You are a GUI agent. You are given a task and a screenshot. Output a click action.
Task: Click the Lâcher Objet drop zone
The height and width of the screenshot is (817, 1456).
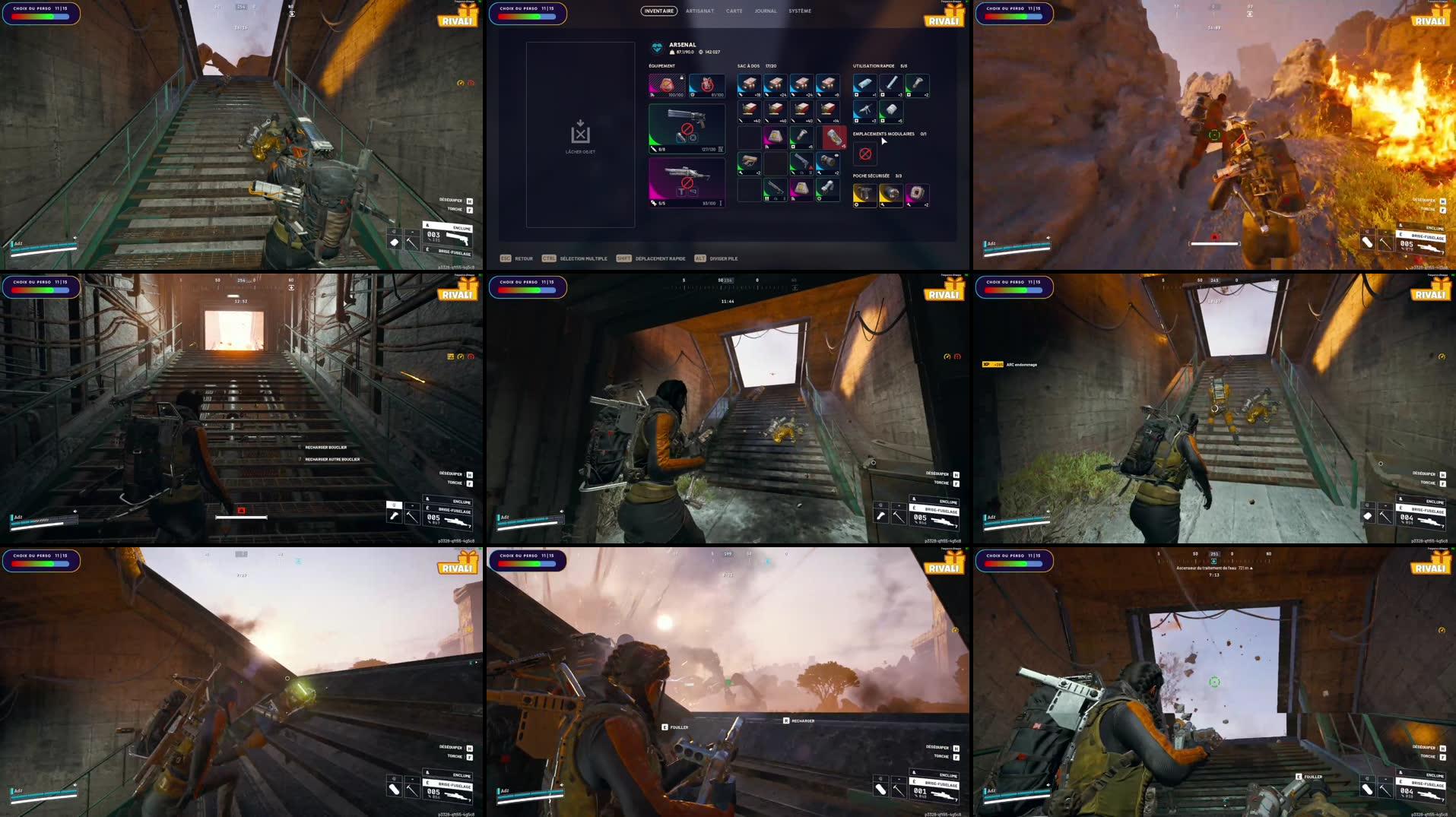point(580,135)
